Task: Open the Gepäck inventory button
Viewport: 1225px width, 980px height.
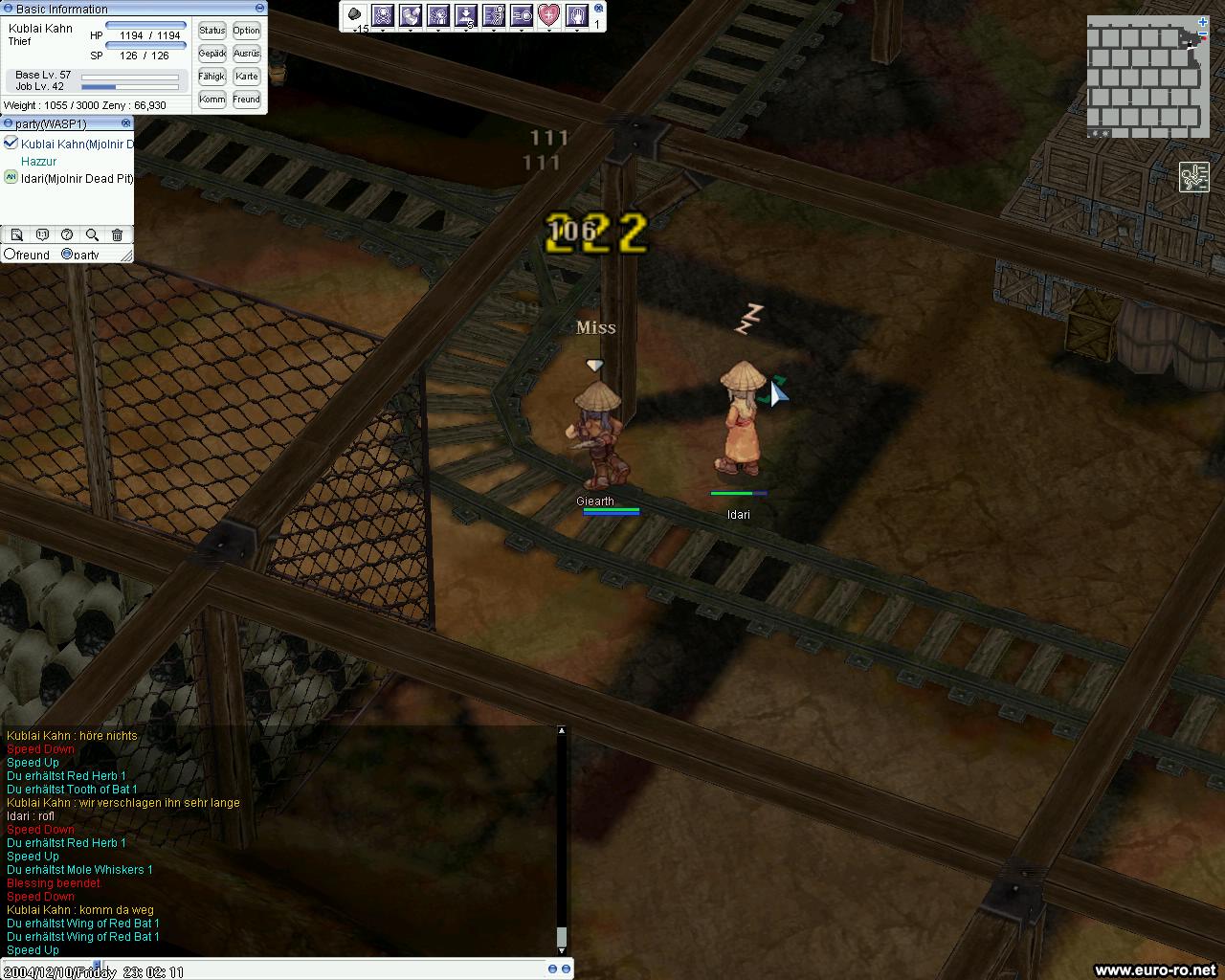Action: [212, 54]
